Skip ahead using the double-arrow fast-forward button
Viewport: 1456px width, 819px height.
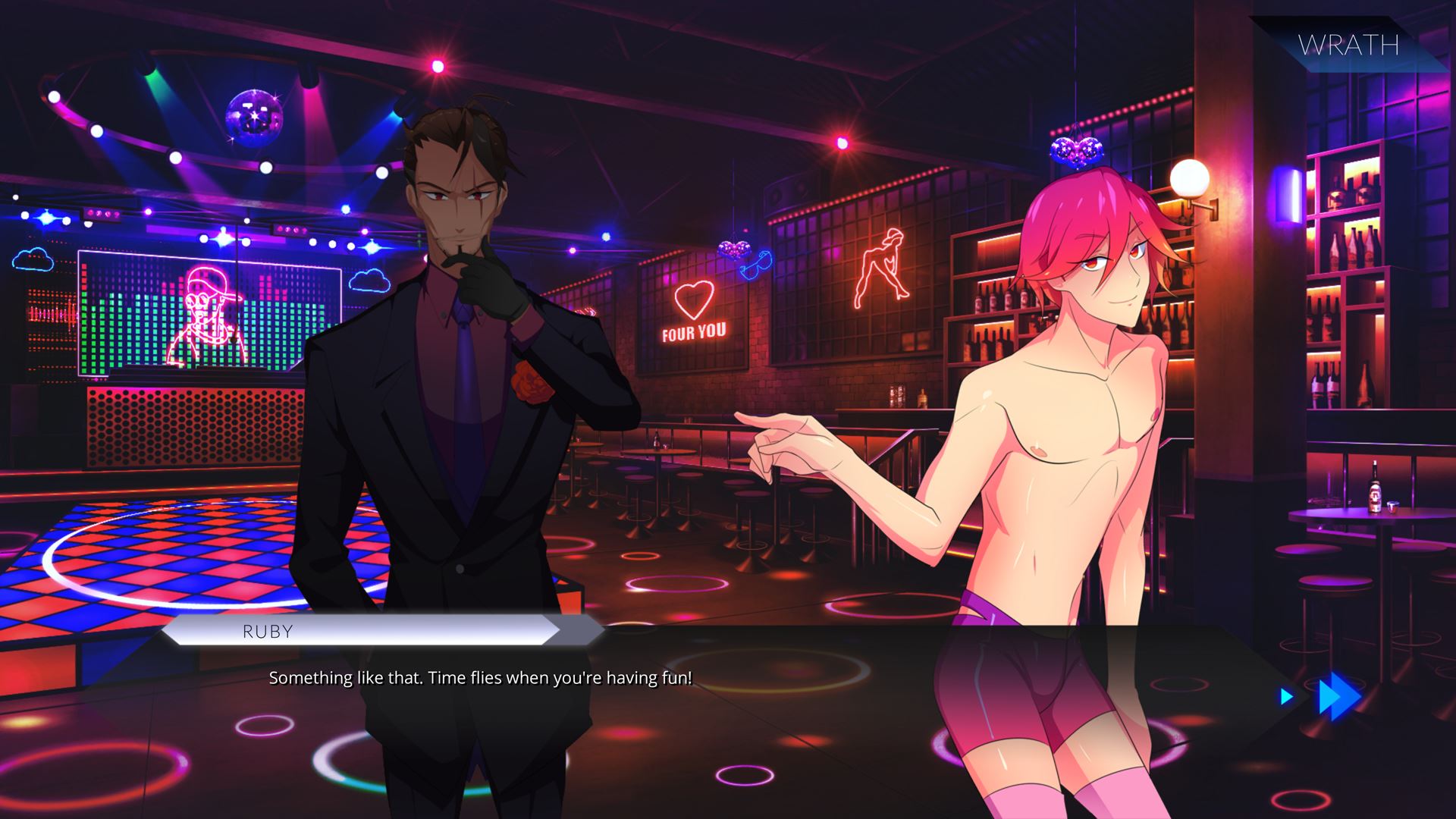(1338, 698)
